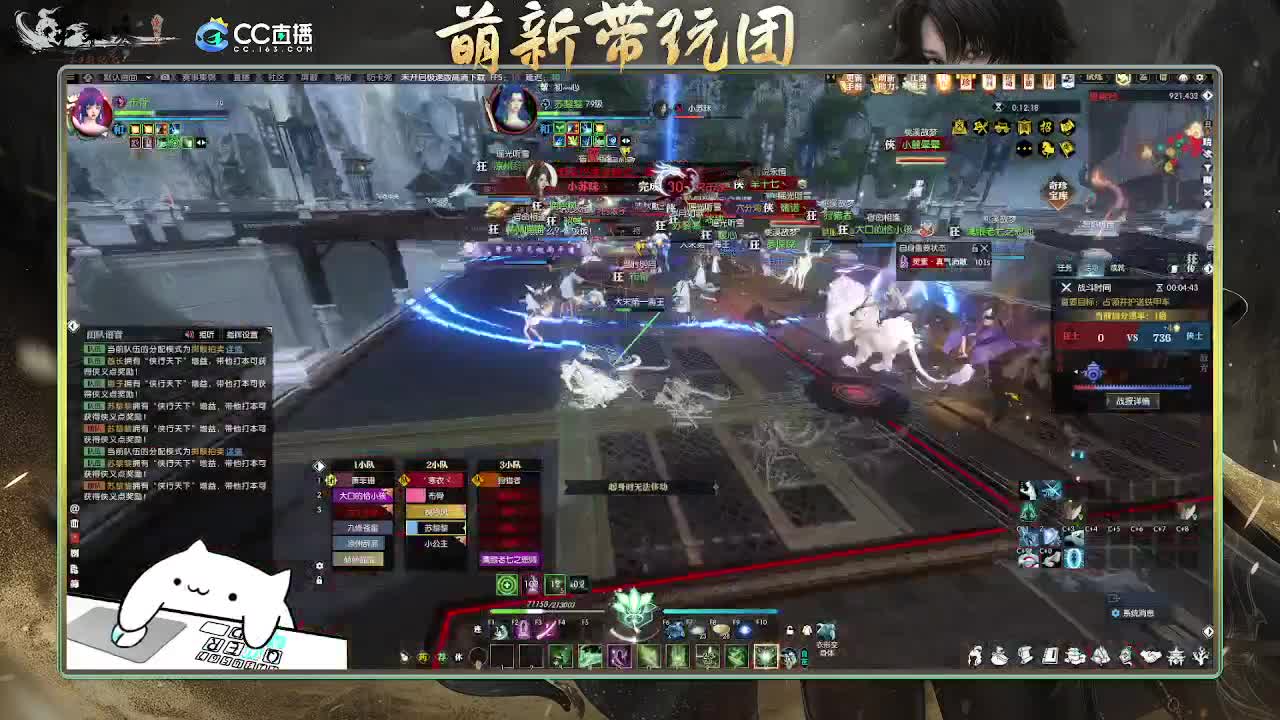The height and width of the screenshot is (720, 1280).
Task: Mute team voice via the speaker icon in chat header
Action: coord(190,334)
